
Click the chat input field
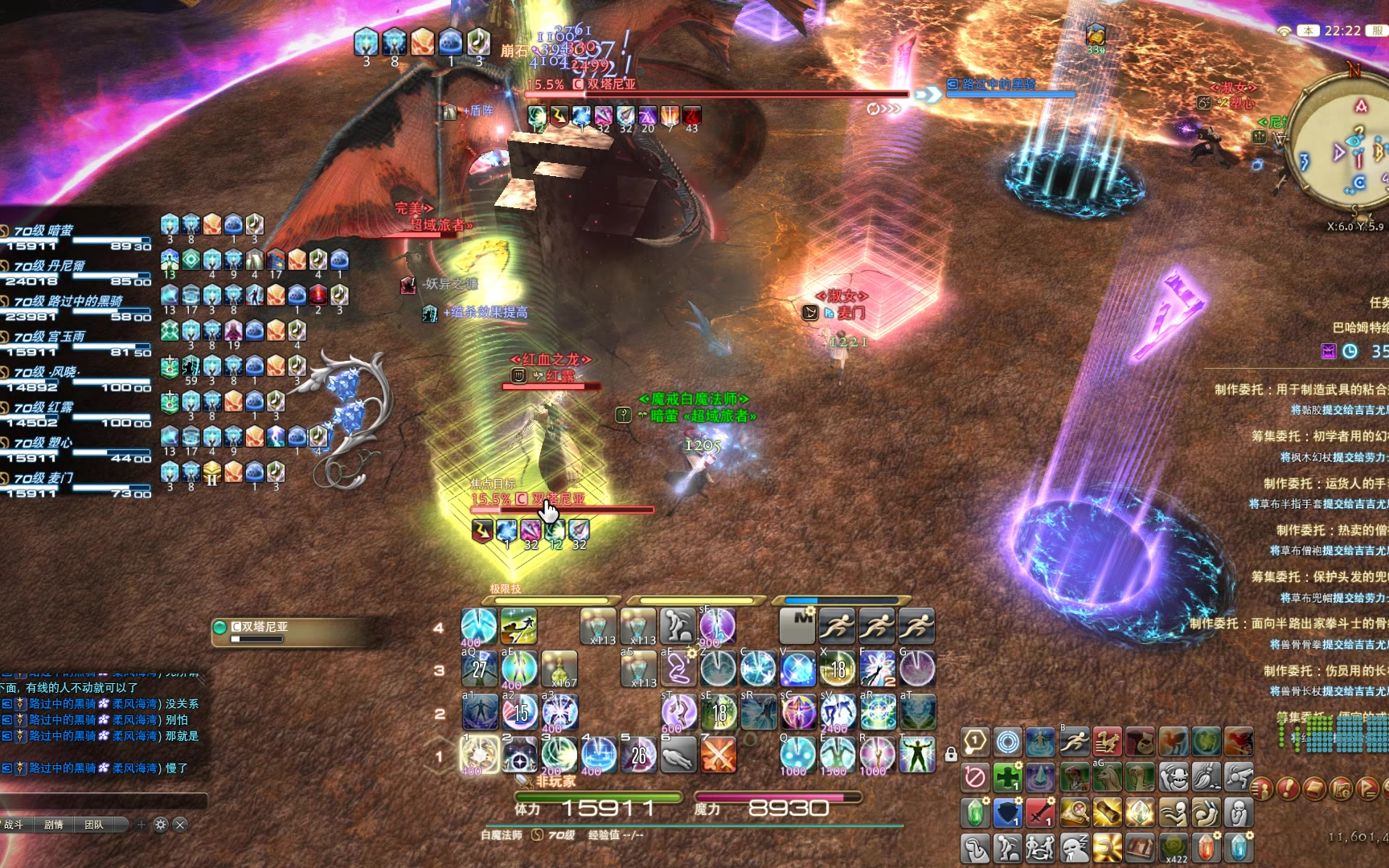coord(104,800)
